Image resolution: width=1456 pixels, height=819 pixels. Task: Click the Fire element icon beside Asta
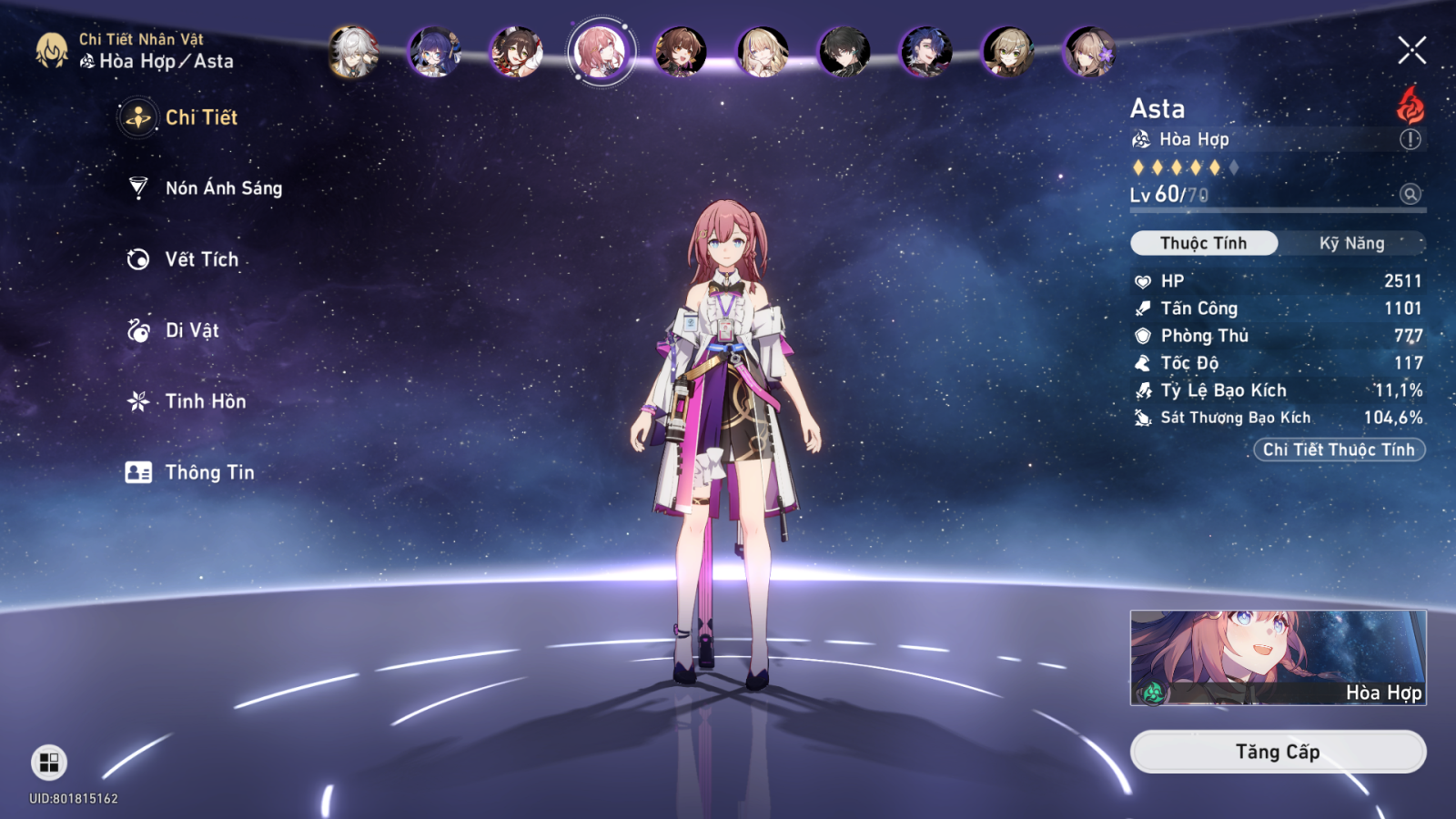[x=1410, y=106]
